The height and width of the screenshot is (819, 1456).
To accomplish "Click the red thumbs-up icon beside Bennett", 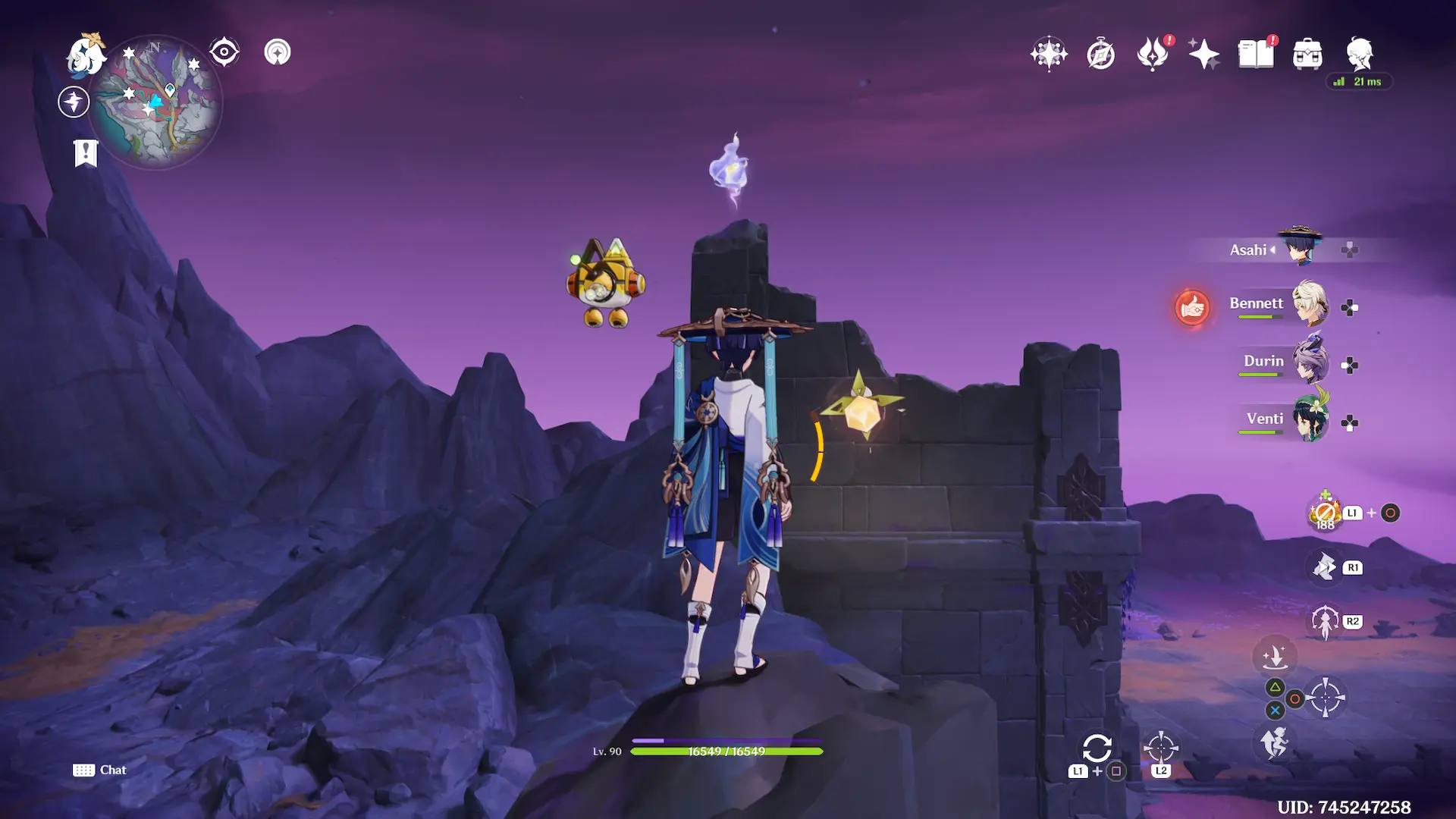I will [x=1192, y=308].
